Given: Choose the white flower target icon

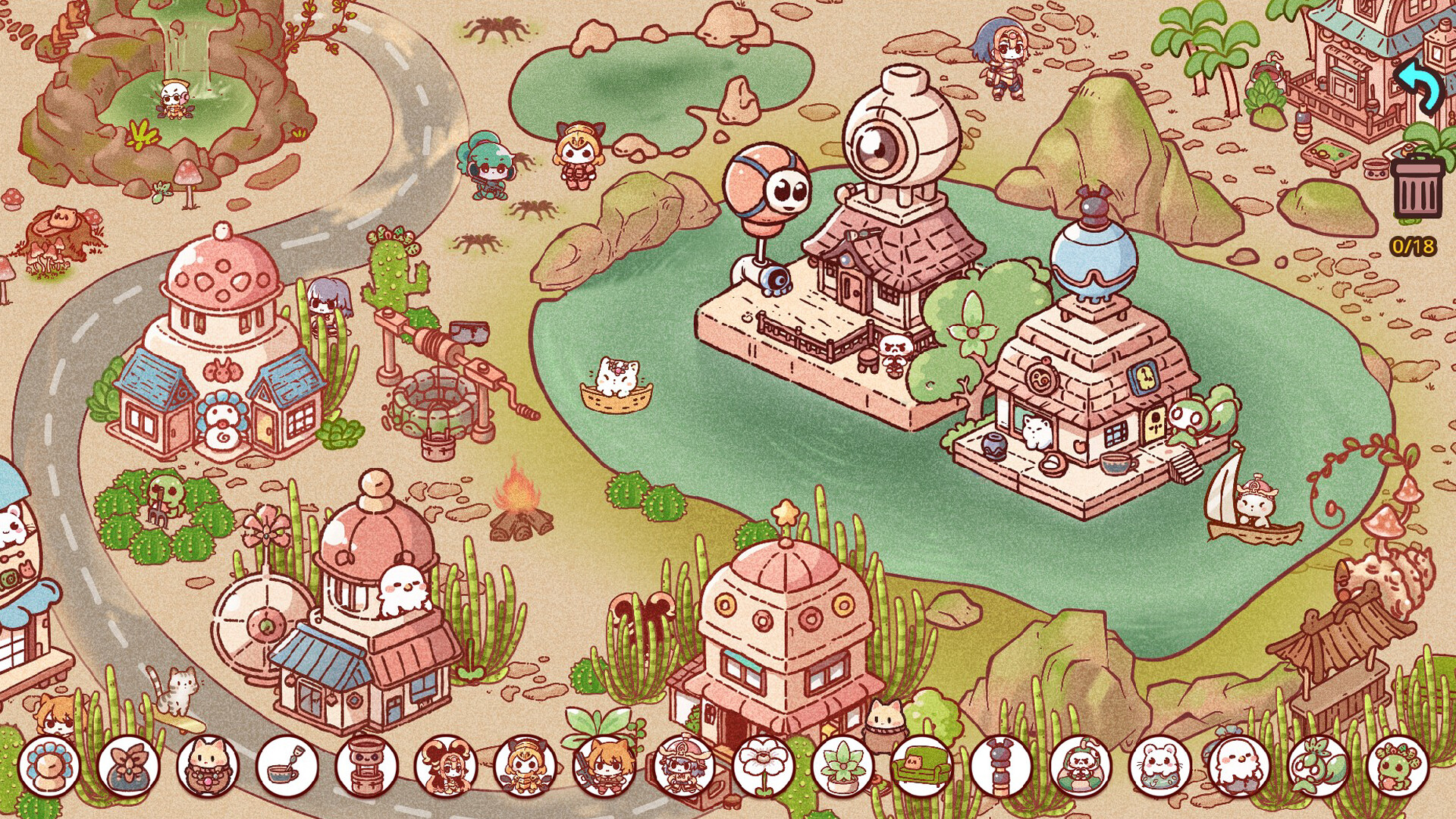Looking at the screenshot, I should pyautogui.click(x=764, y=766).
